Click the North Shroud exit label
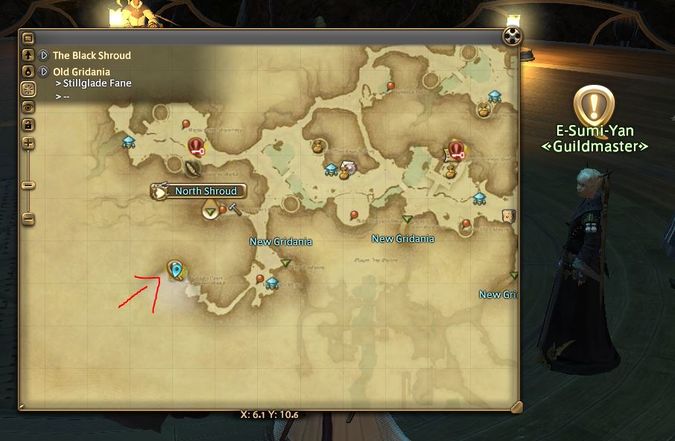This screenshot has height=441, width=675. point(204,190)
